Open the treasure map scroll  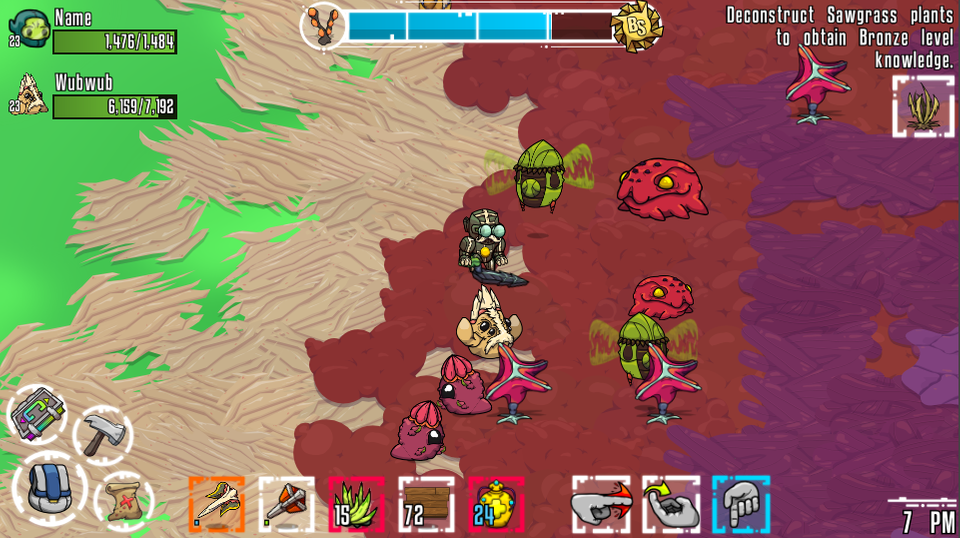tap(122, 497)
